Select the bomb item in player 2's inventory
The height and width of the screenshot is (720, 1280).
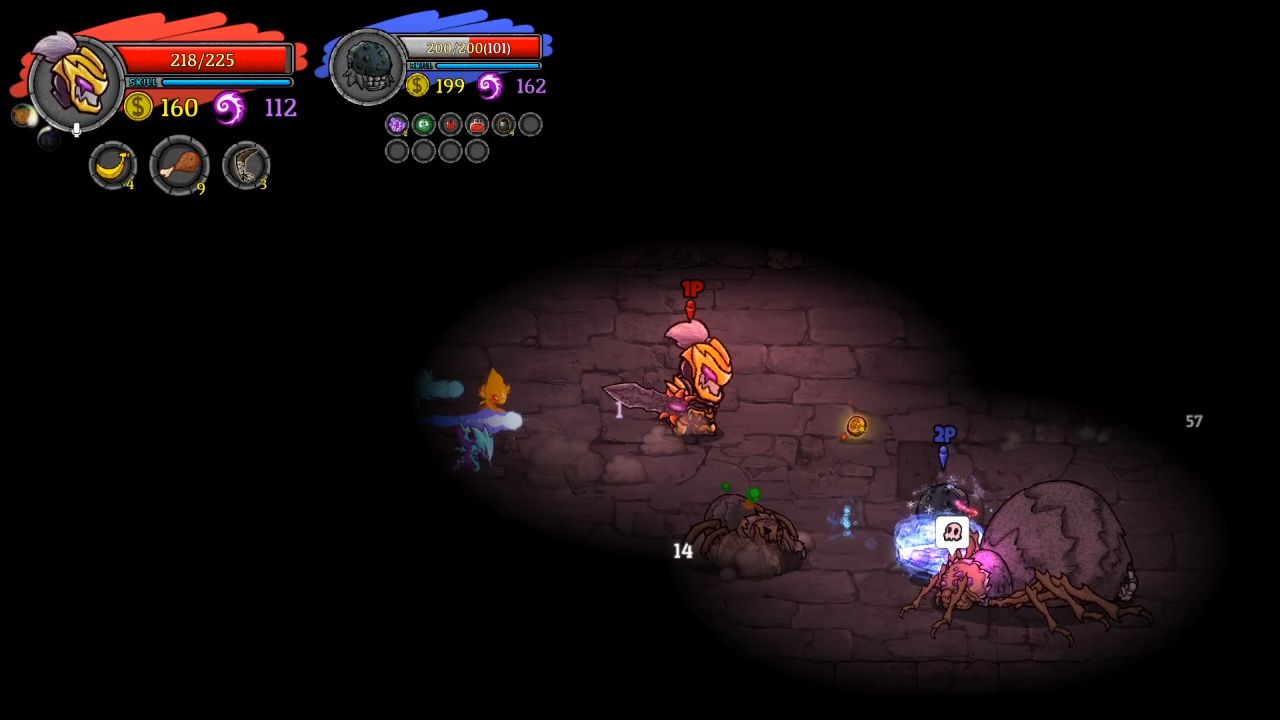point(504,124)
